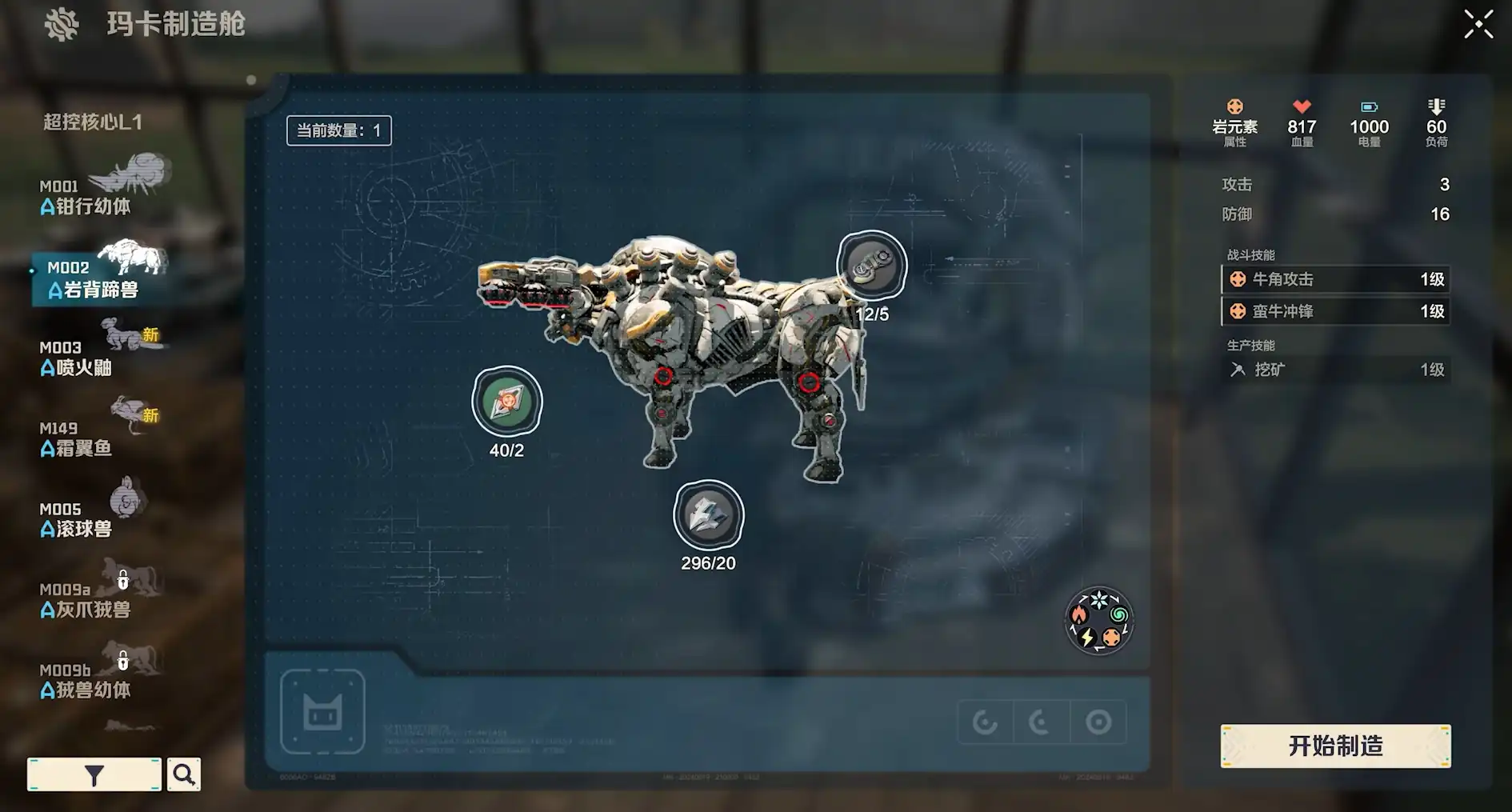This screenshot has width=1512, height=812.
Task: Inspect the chain part material 12/5
Action: (x=871, y=266)
